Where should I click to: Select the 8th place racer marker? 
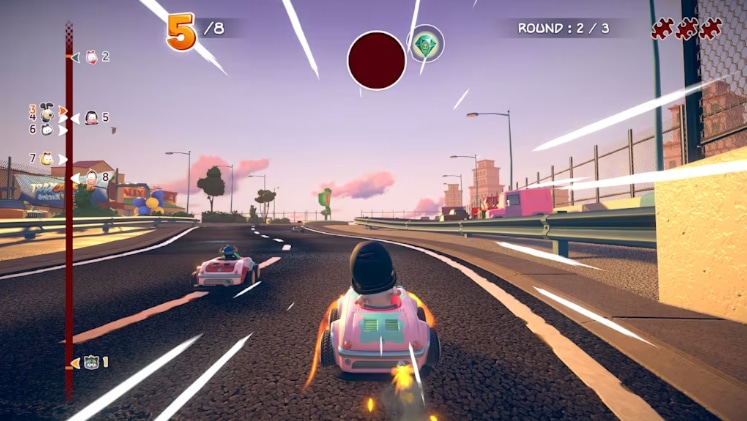pos(90,178)
